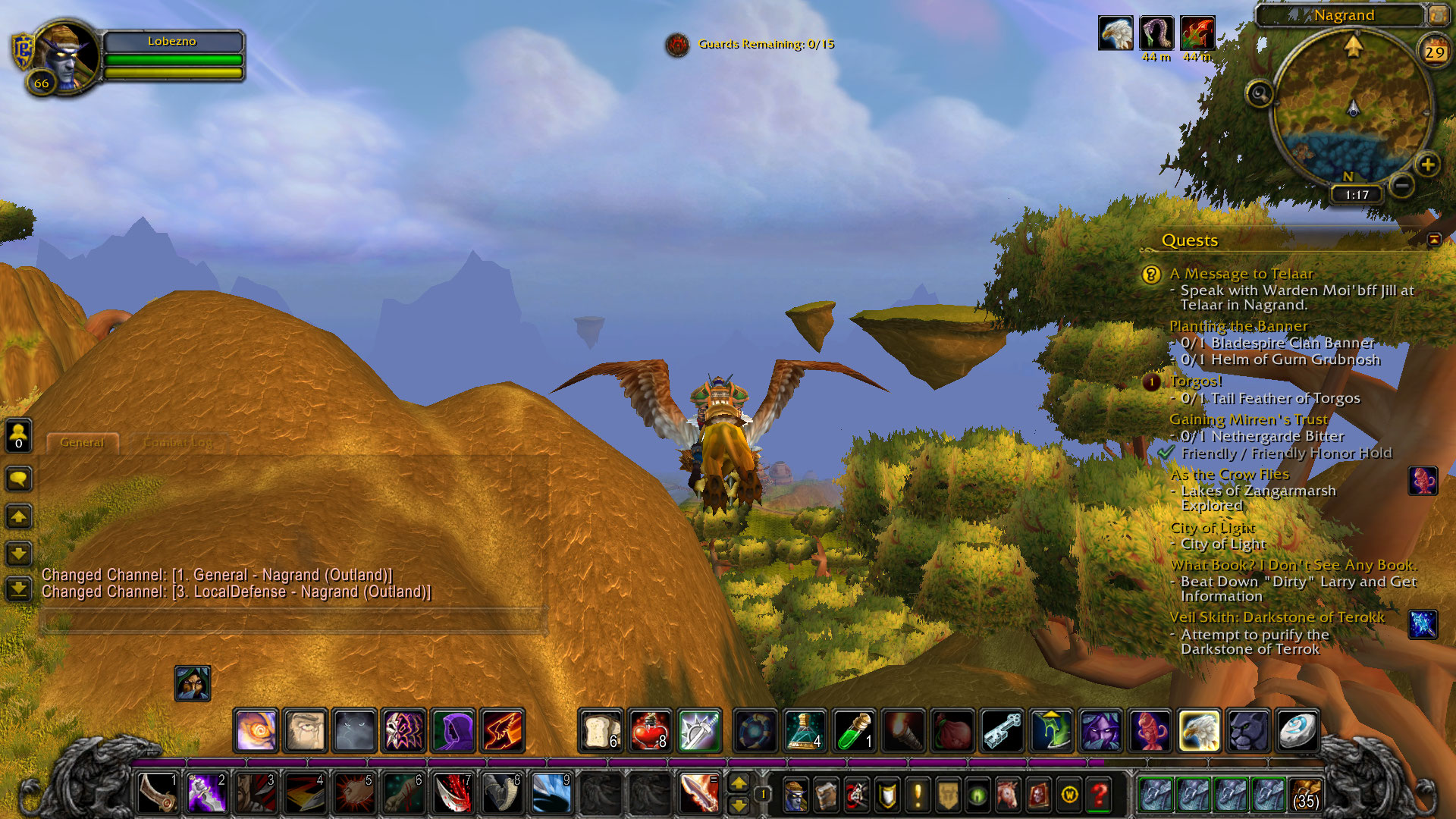This screenshot has height=819, width=1456.
Task: Select the General chat tab
Action: [82, 442]
